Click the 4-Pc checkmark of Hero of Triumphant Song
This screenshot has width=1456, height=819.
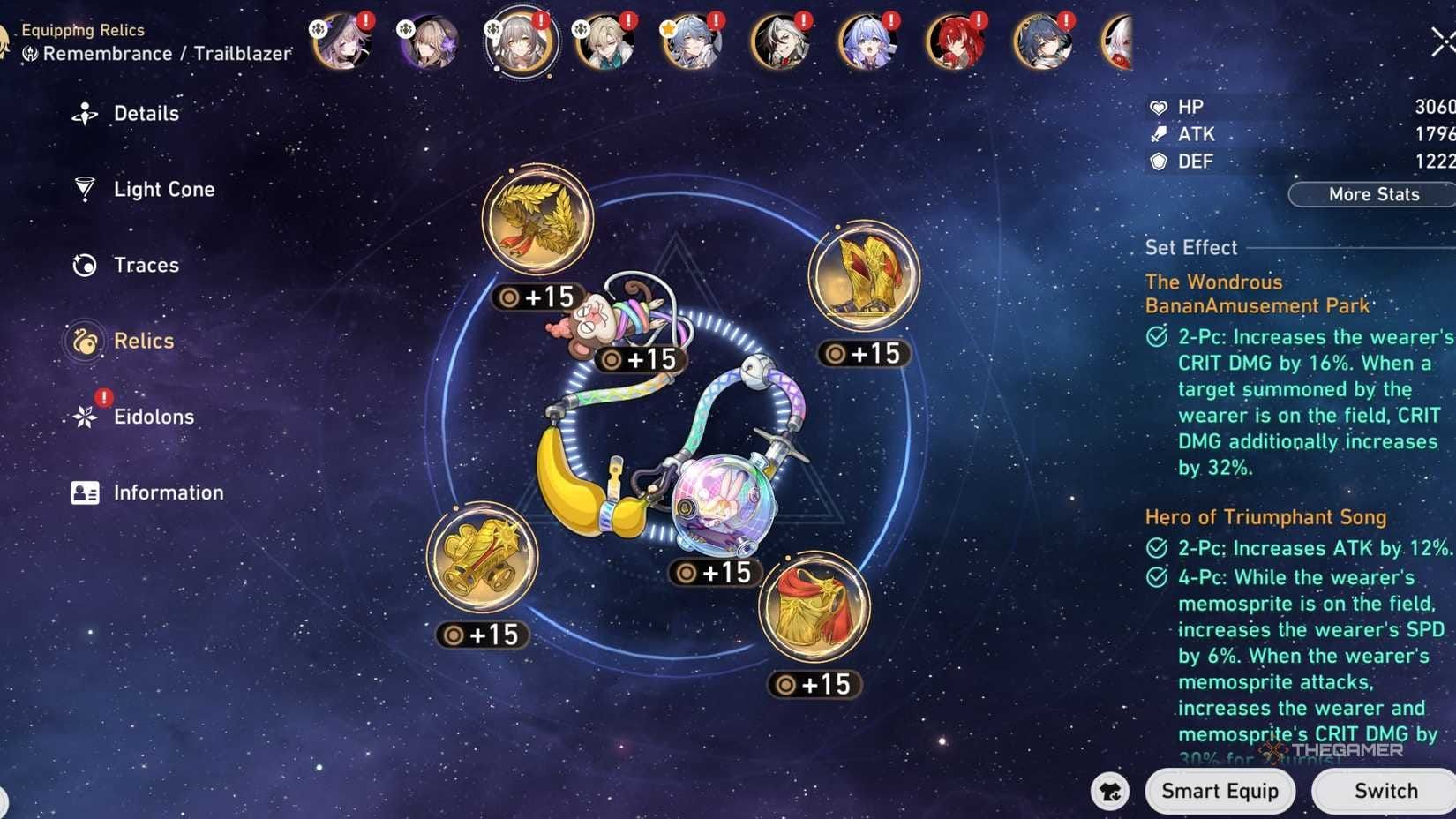click(x=1158, y=578)
